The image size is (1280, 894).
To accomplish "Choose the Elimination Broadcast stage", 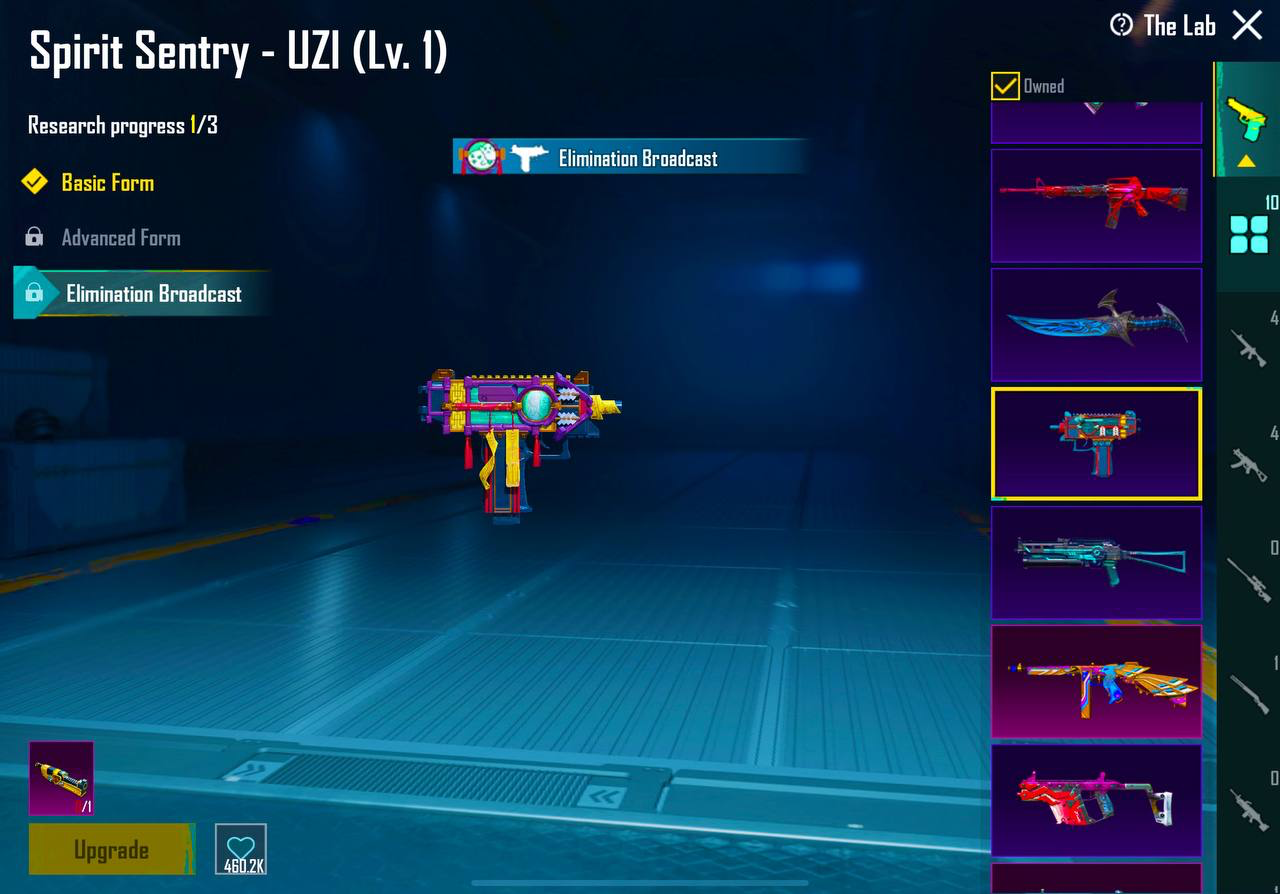I will [153, 294].
